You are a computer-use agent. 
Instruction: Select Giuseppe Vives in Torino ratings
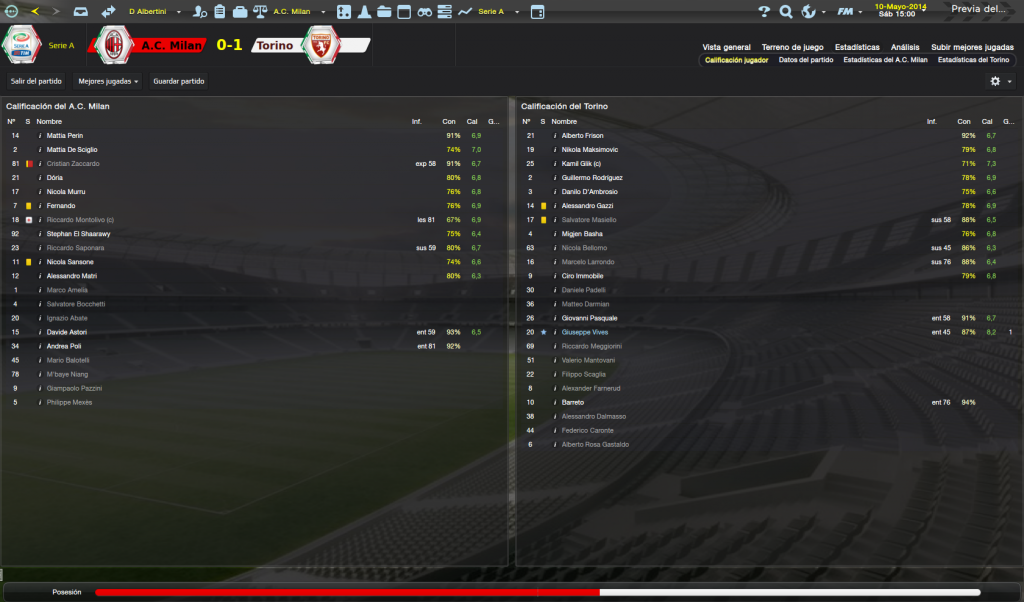585,332
